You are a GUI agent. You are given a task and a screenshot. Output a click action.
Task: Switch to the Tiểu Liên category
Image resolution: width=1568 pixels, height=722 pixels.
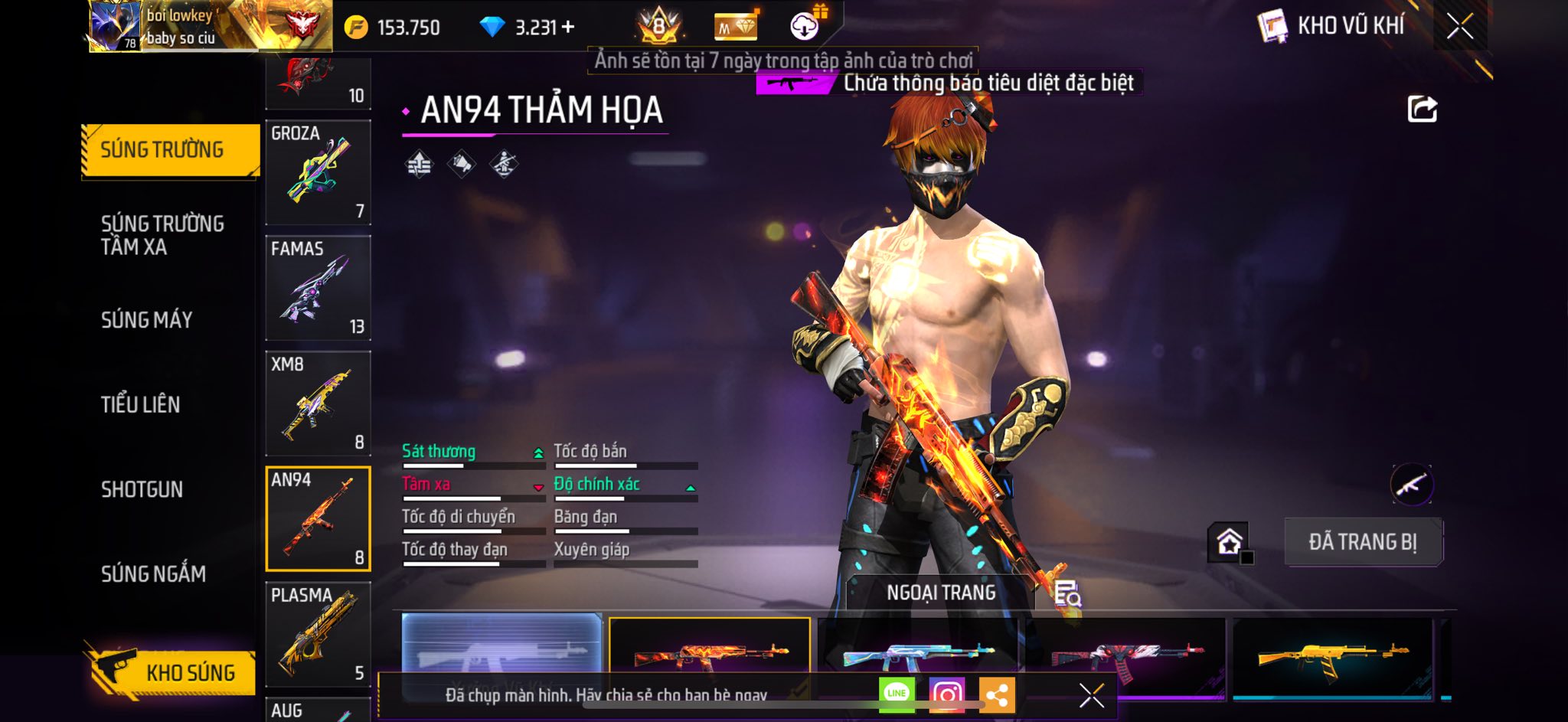coord(141,404)
